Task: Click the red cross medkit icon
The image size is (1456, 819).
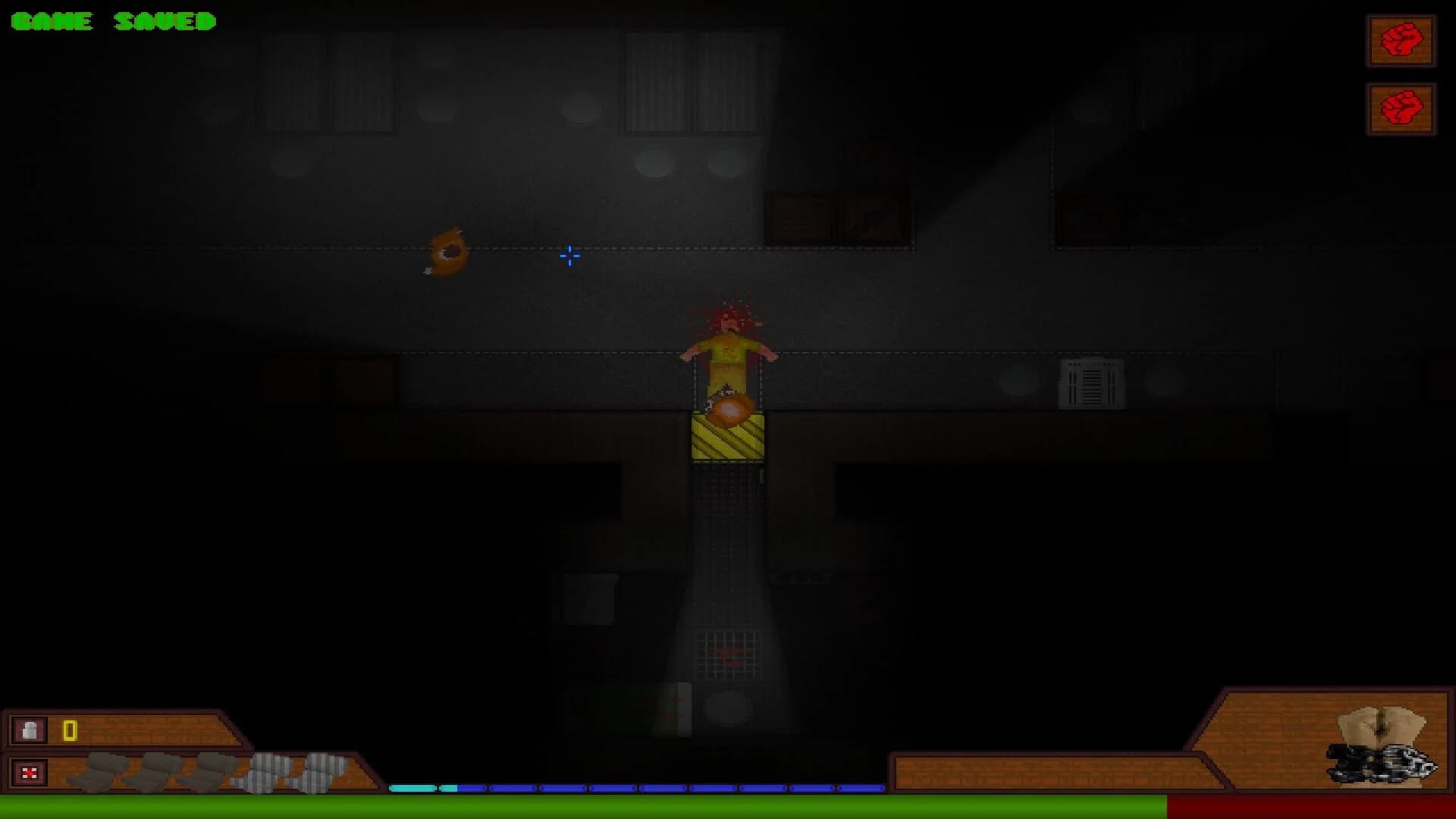Action: click(29, 773)
